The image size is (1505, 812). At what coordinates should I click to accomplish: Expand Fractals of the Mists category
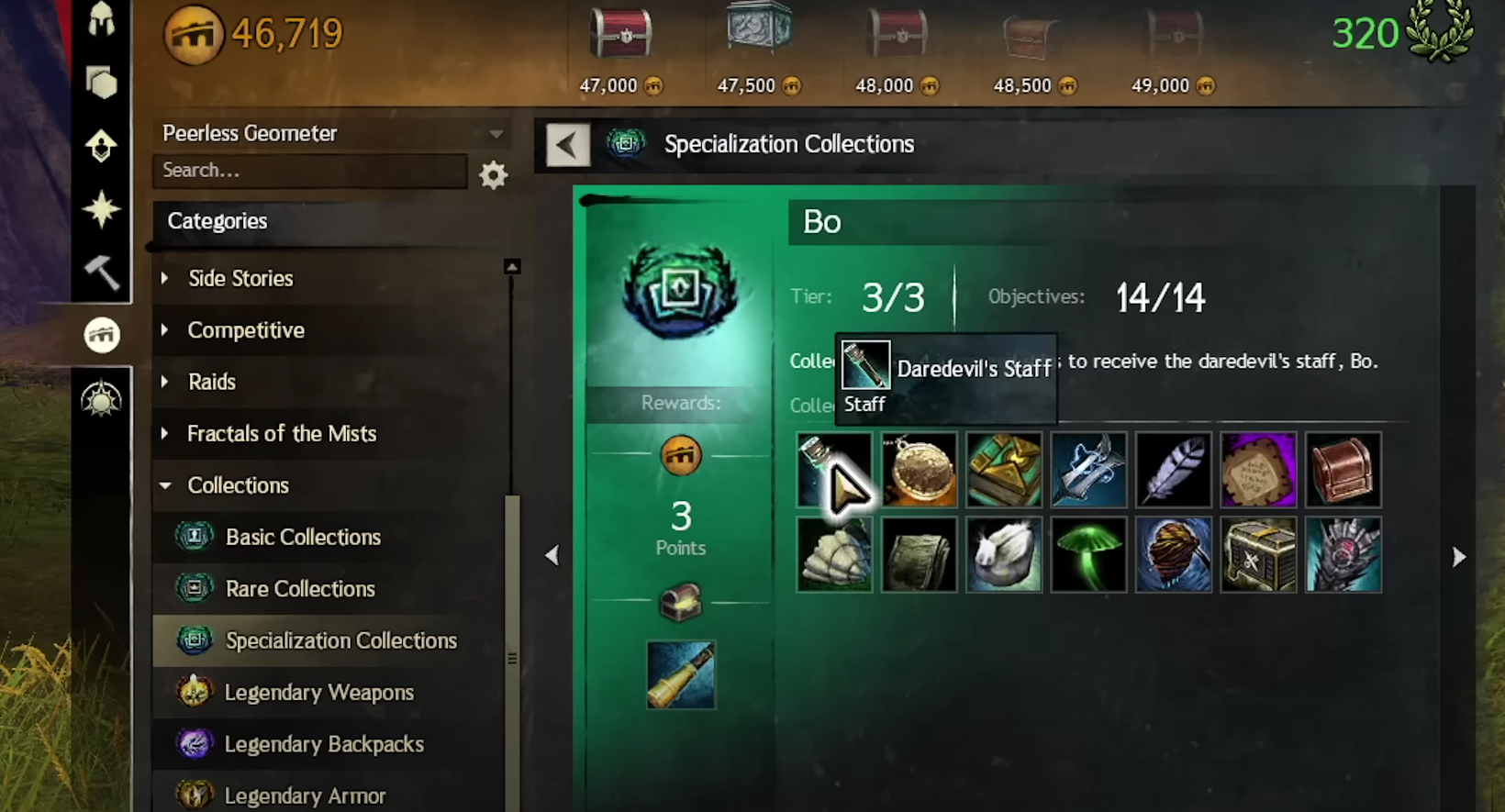[x=282, y=434]
